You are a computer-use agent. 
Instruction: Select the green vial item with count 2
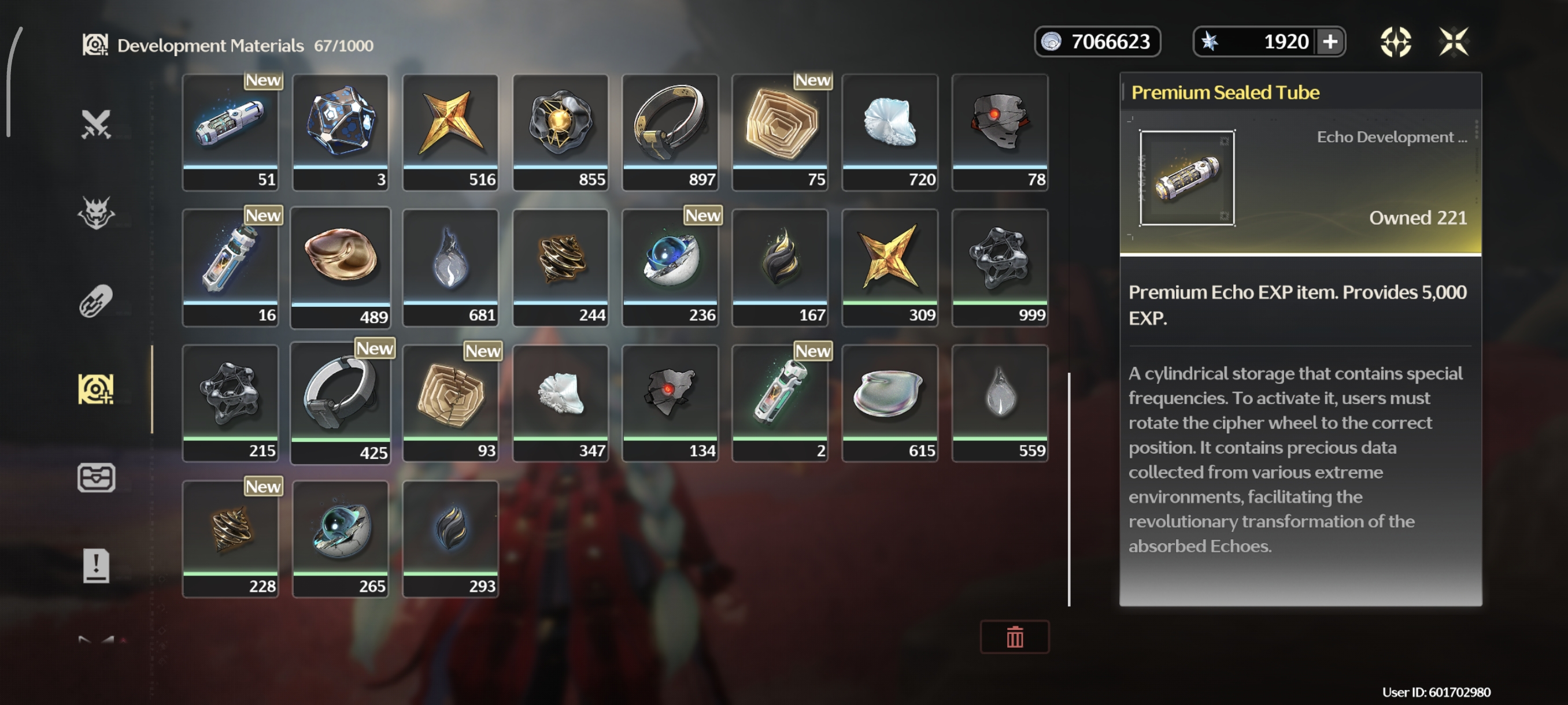coord(780,403)
